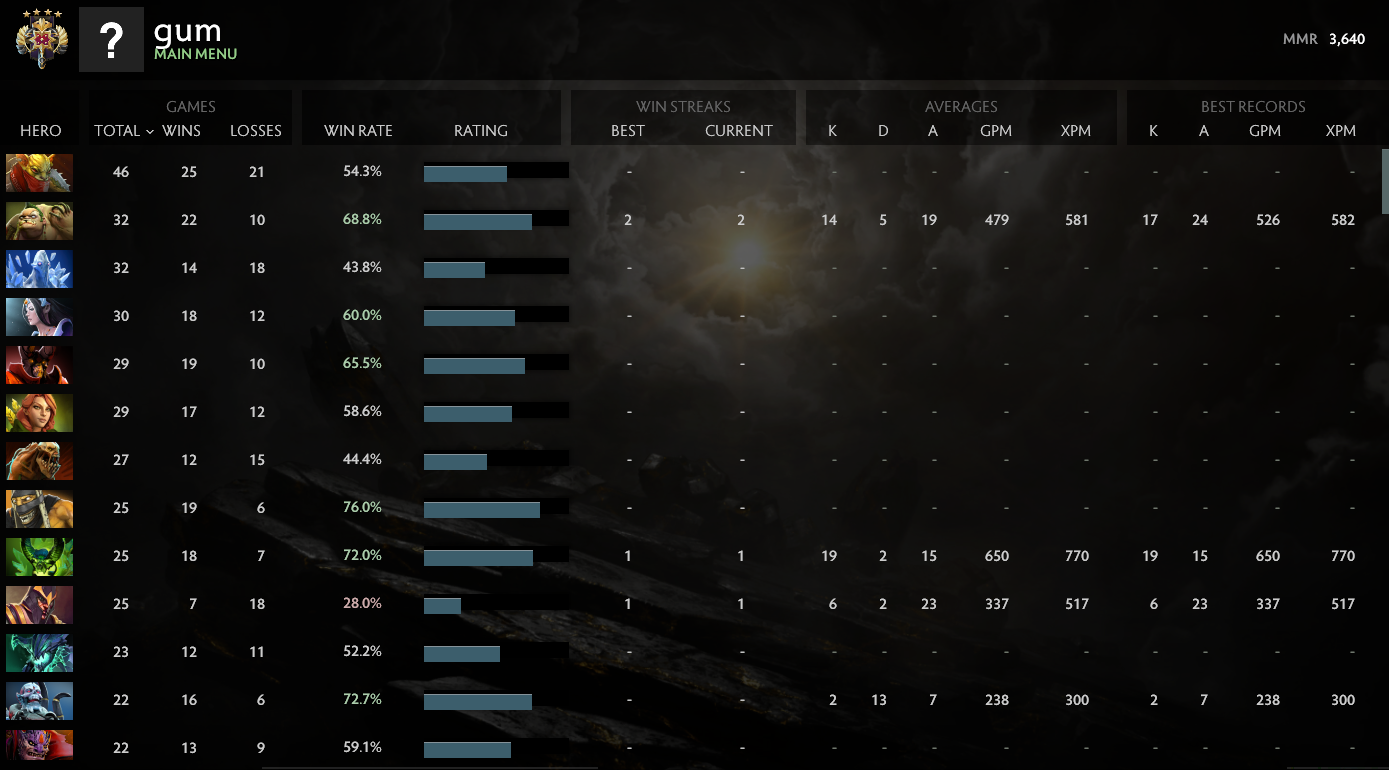Open the Pudge hero portrait
The height and width of the screenshot is (770, 1389).
point(39,220)
